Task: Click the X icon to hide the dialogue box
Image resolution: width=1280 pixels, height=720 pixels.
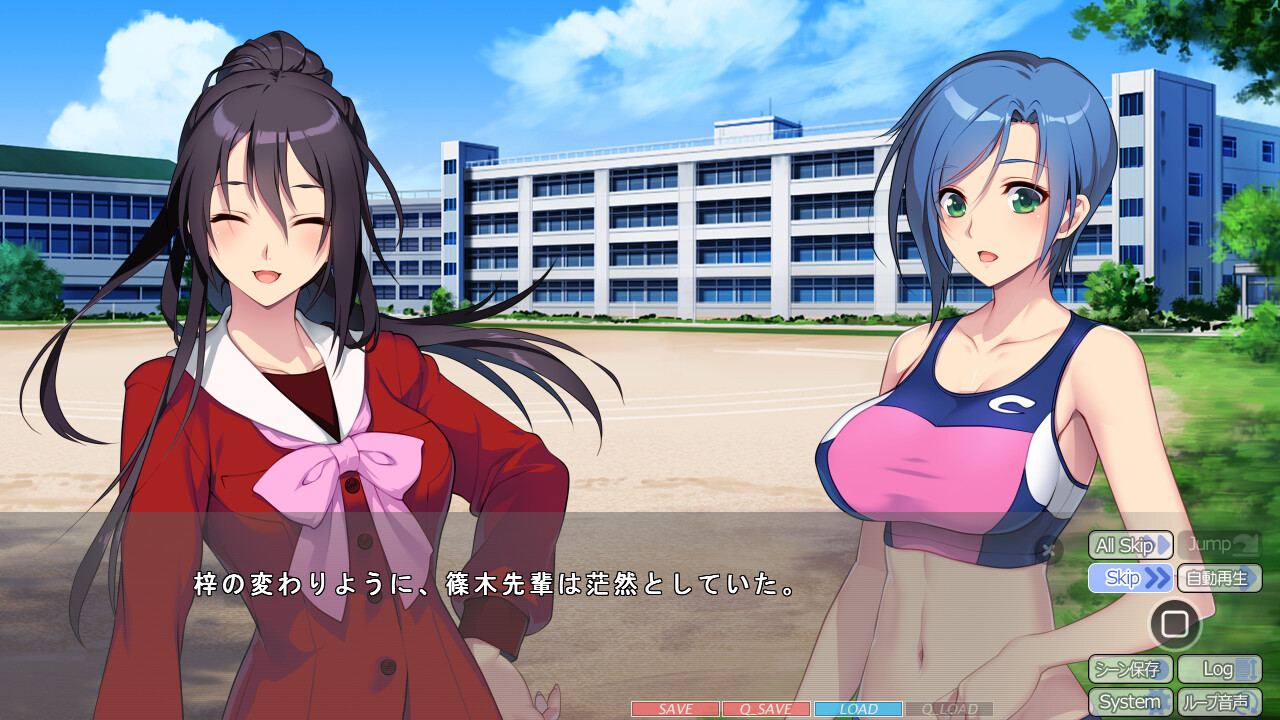Action: point(1047,548)
